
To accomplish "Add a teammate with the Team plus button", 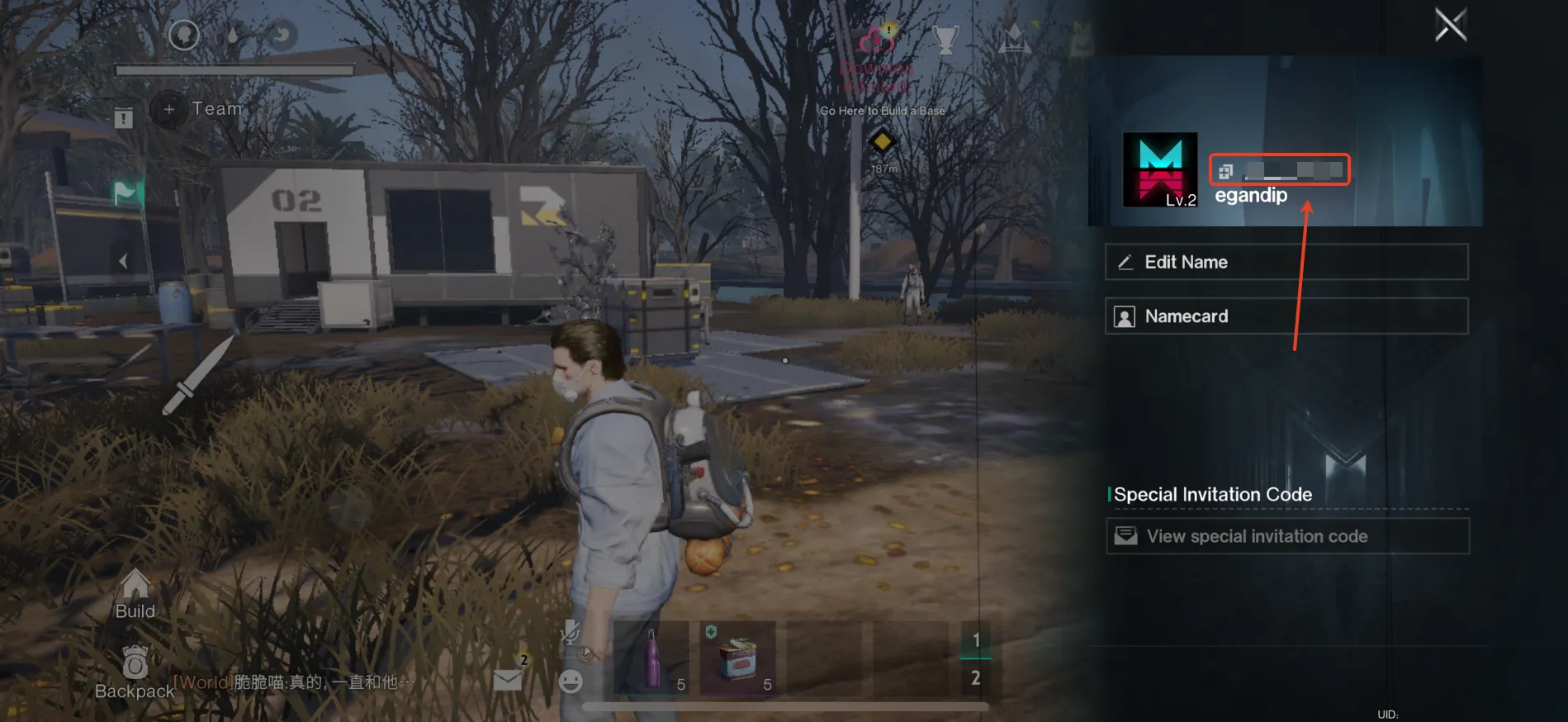I will tap(169, 109).
